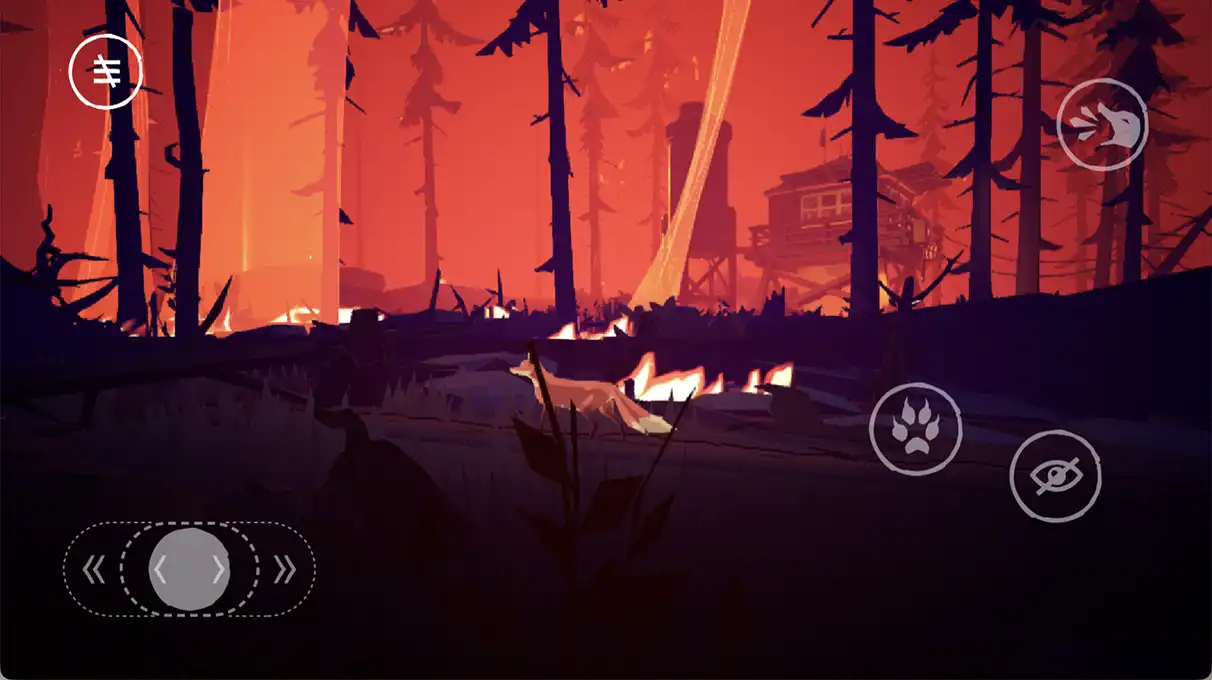Touch the round movement joystick knob
This screenshot has height=680, width=1212.
tap(189, 569)
